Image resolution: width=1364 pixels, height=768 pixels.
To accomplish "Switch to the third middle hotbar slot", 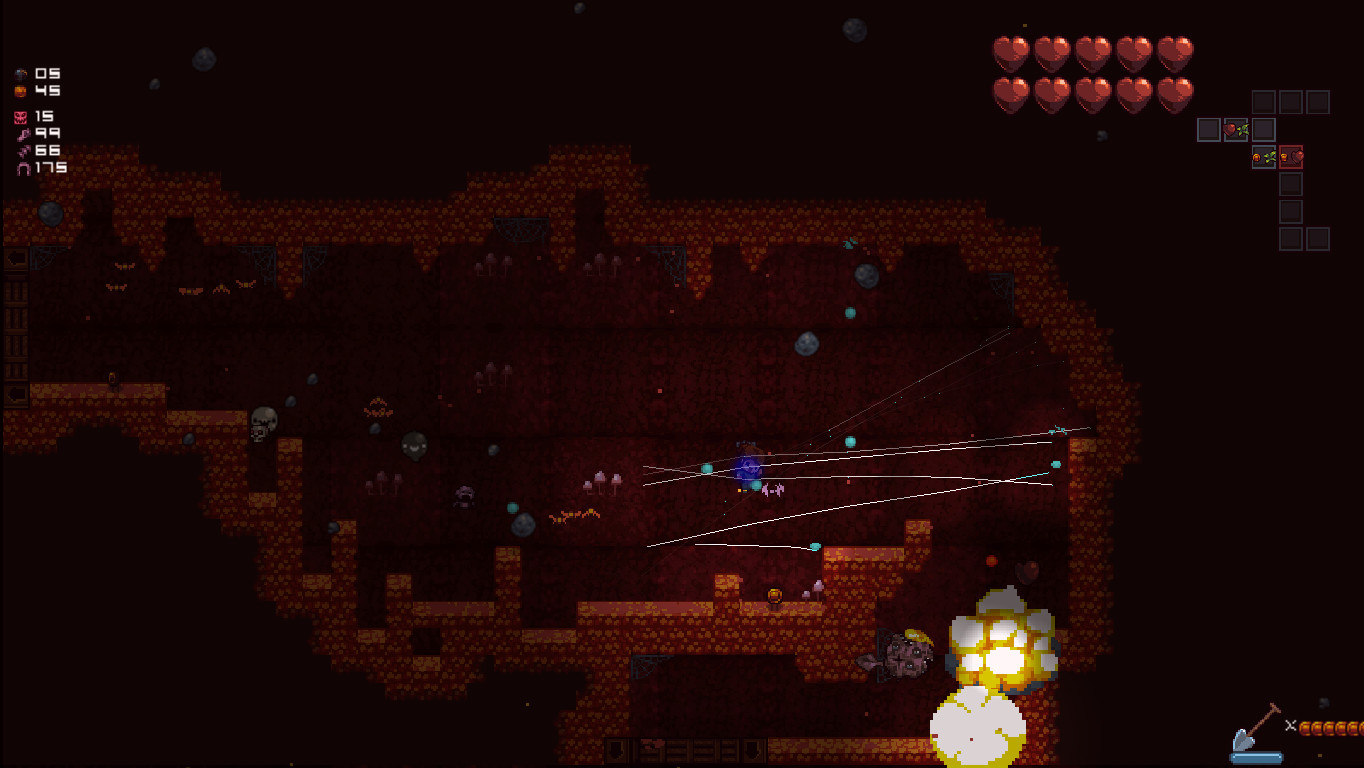I will pos(678,750).
